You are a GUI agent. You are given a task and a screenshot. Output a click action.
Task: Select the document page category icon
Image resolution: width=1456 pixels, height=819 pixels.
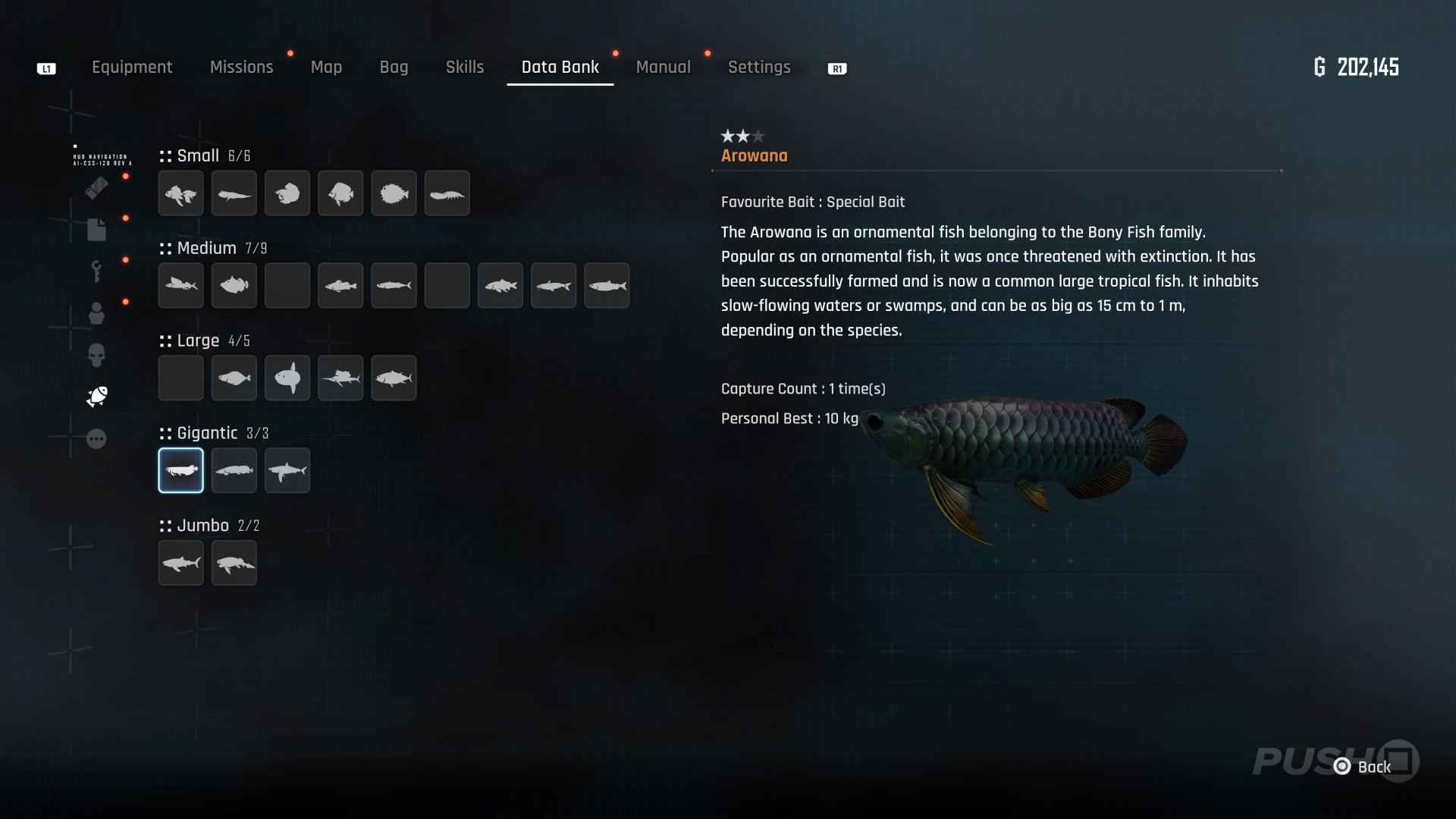(x=96, y=229)
